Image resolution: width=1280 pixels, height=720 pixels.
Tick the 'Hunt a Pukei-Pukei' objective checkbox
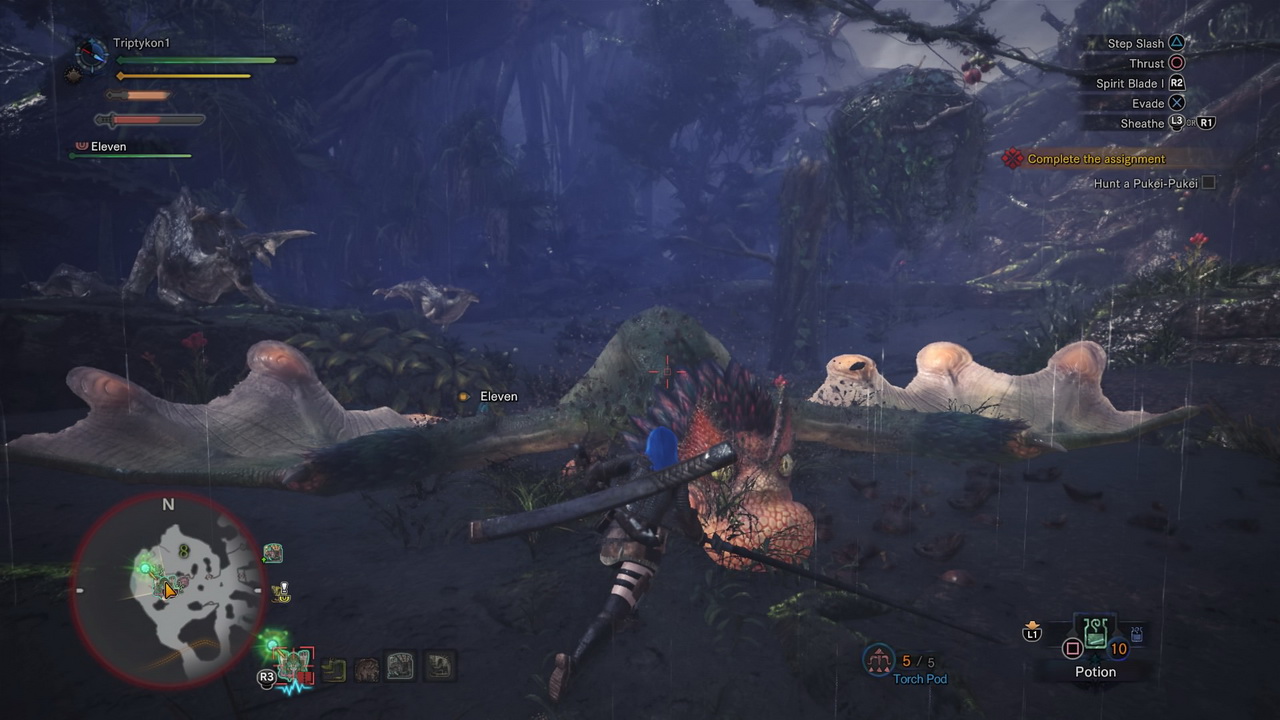tap(1208, 183)
